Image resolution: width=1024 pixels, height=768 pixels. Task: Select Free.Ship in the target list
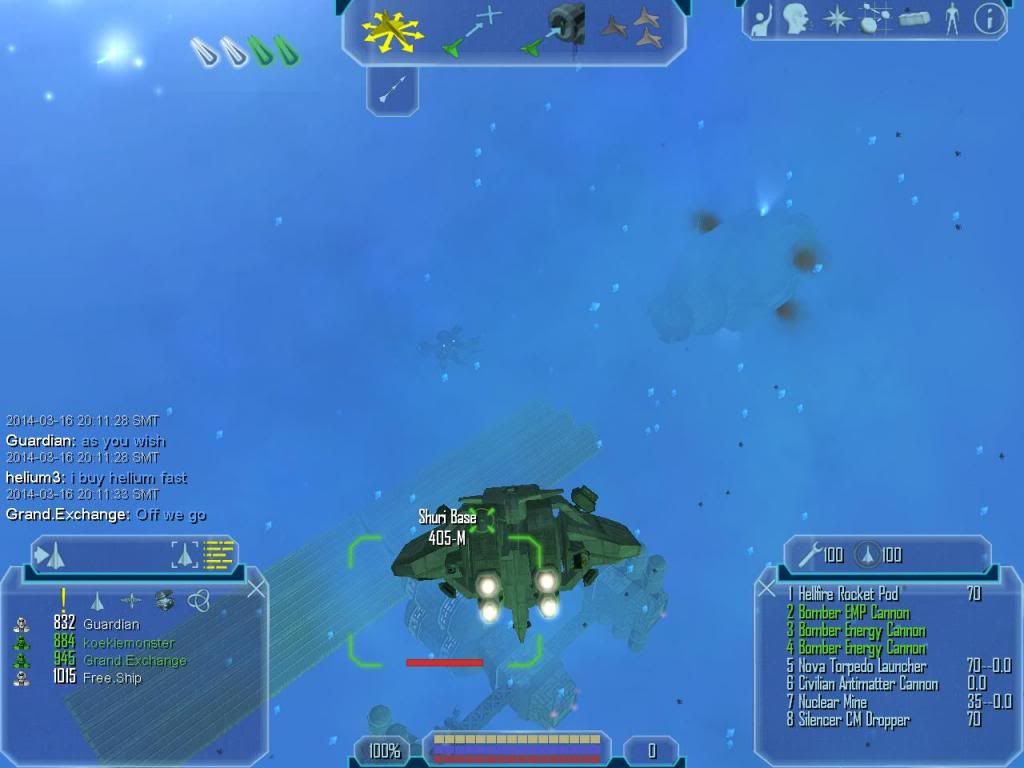click(x=112, y=679)
